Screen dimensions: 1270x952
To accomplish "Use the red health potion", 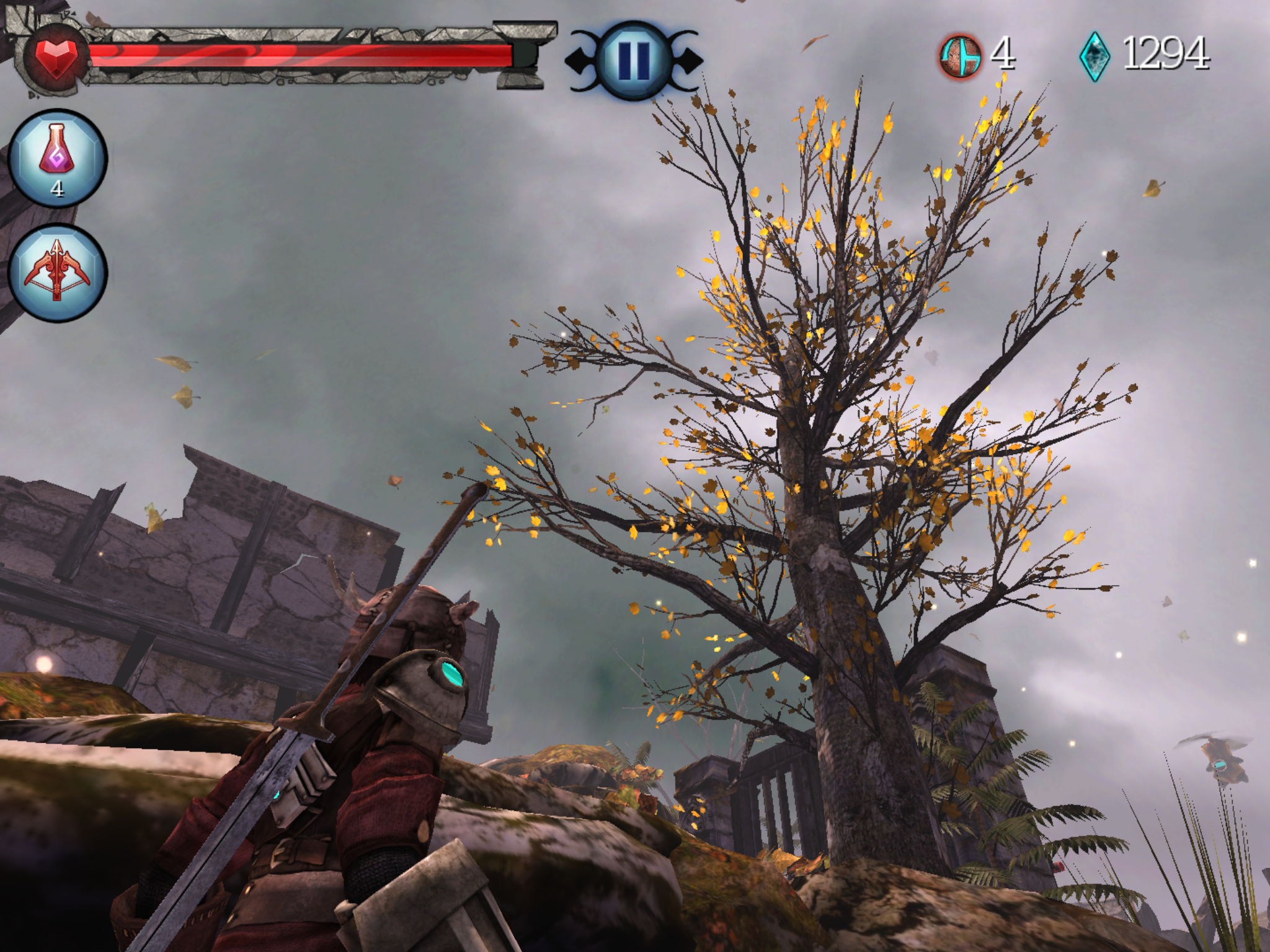I will pos(57,157).
